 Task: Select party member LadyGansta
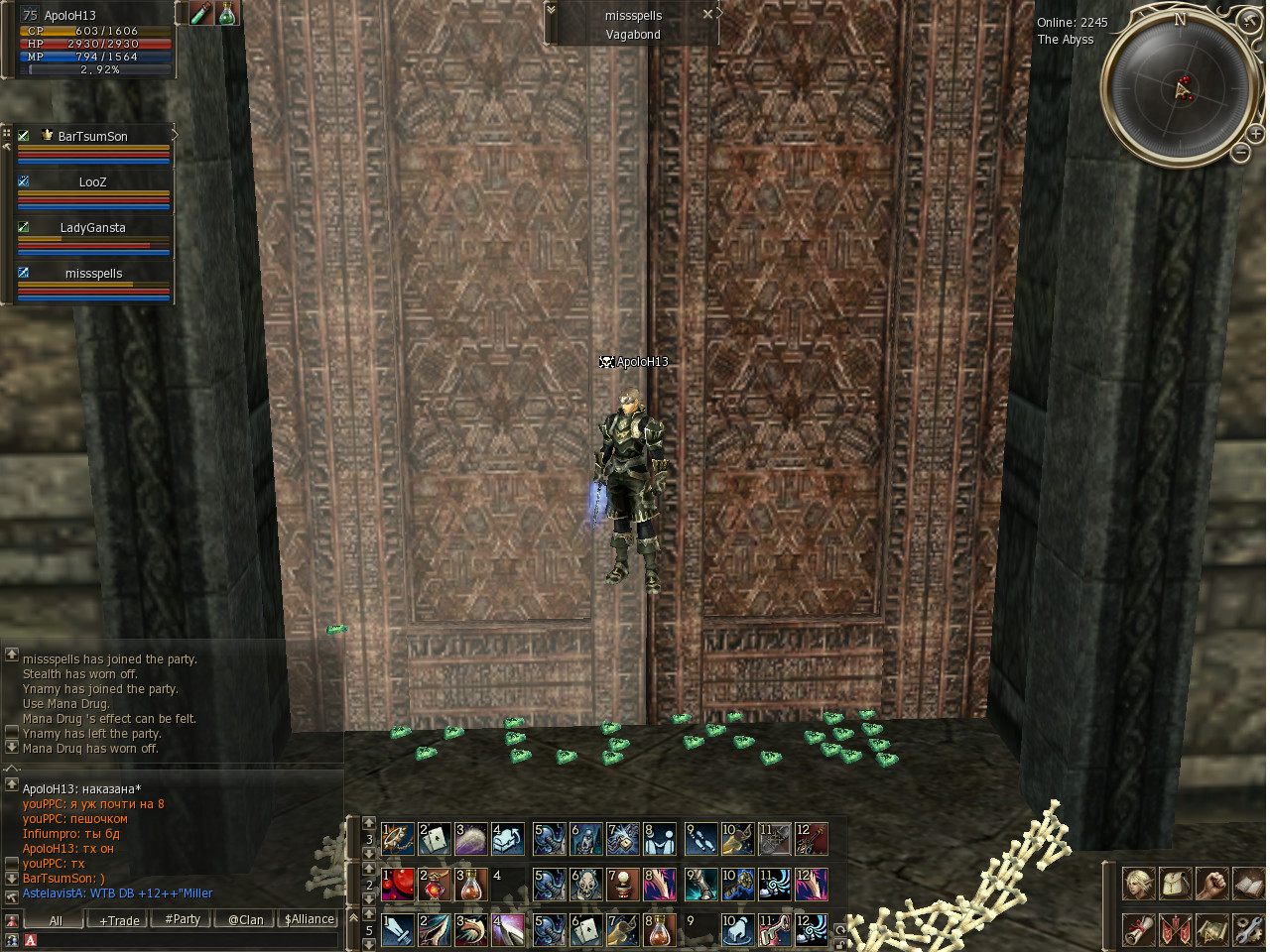92,228
